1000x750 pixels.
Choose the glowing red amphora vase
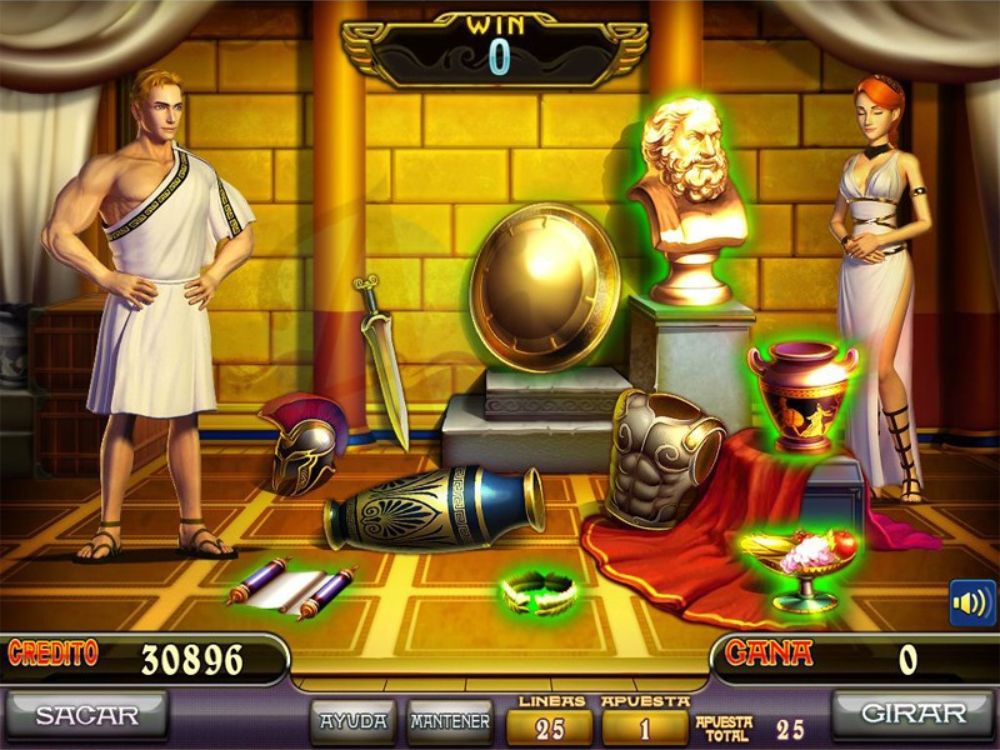click(803, 395)
